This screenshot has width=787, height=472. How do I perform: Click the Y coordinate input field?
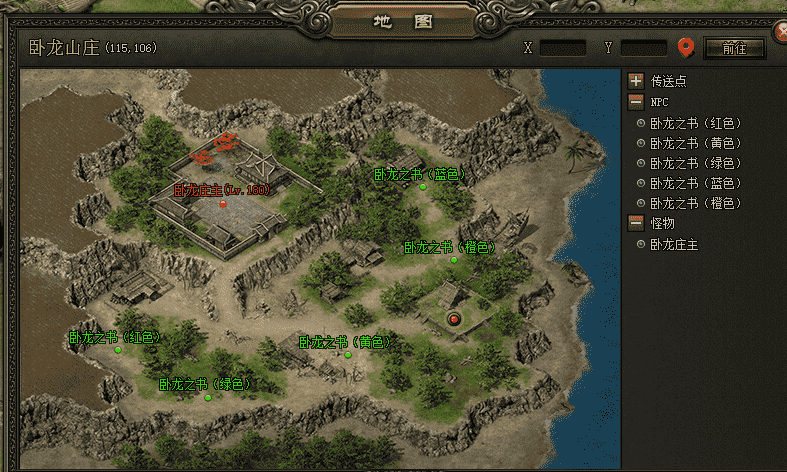[643, 48]
